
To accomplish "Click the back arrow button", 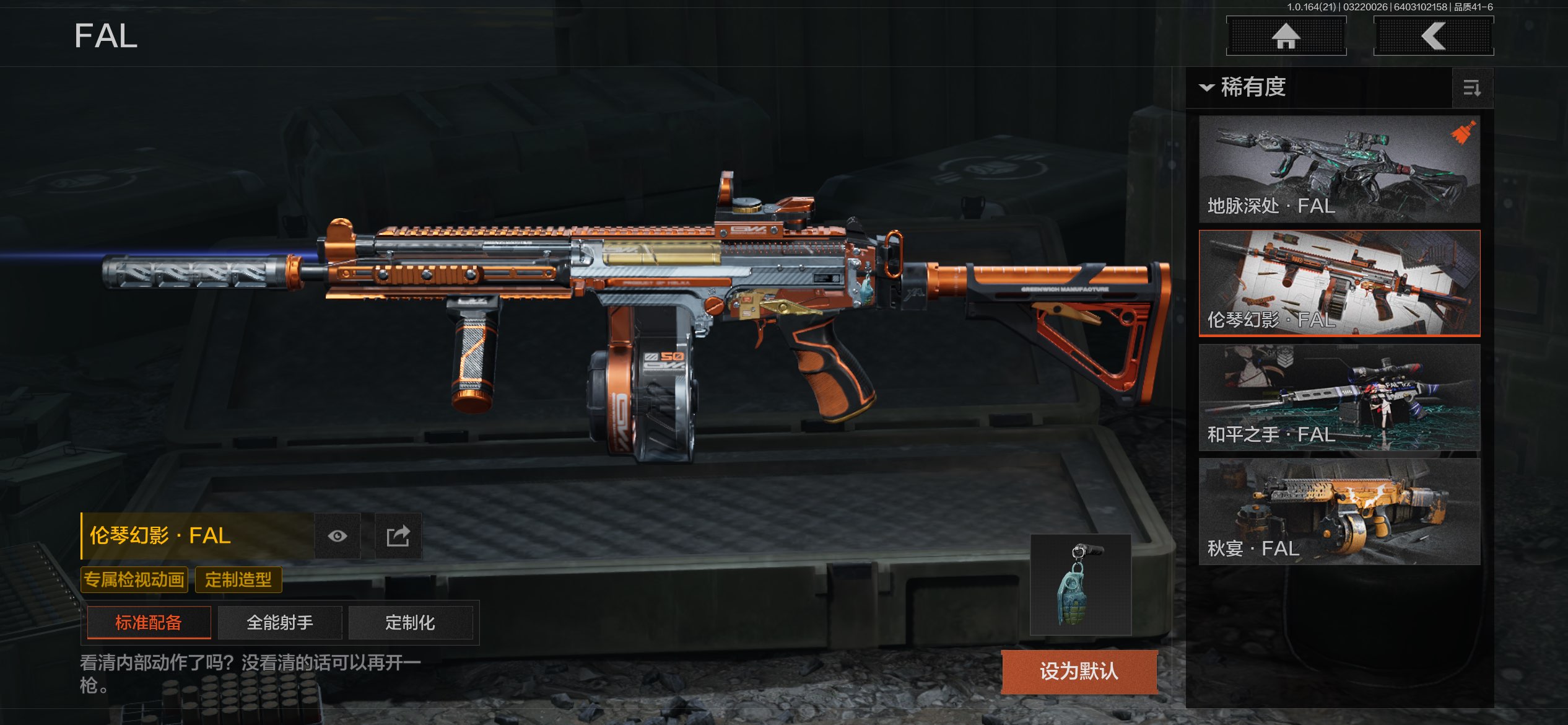I will (1433, 36).
